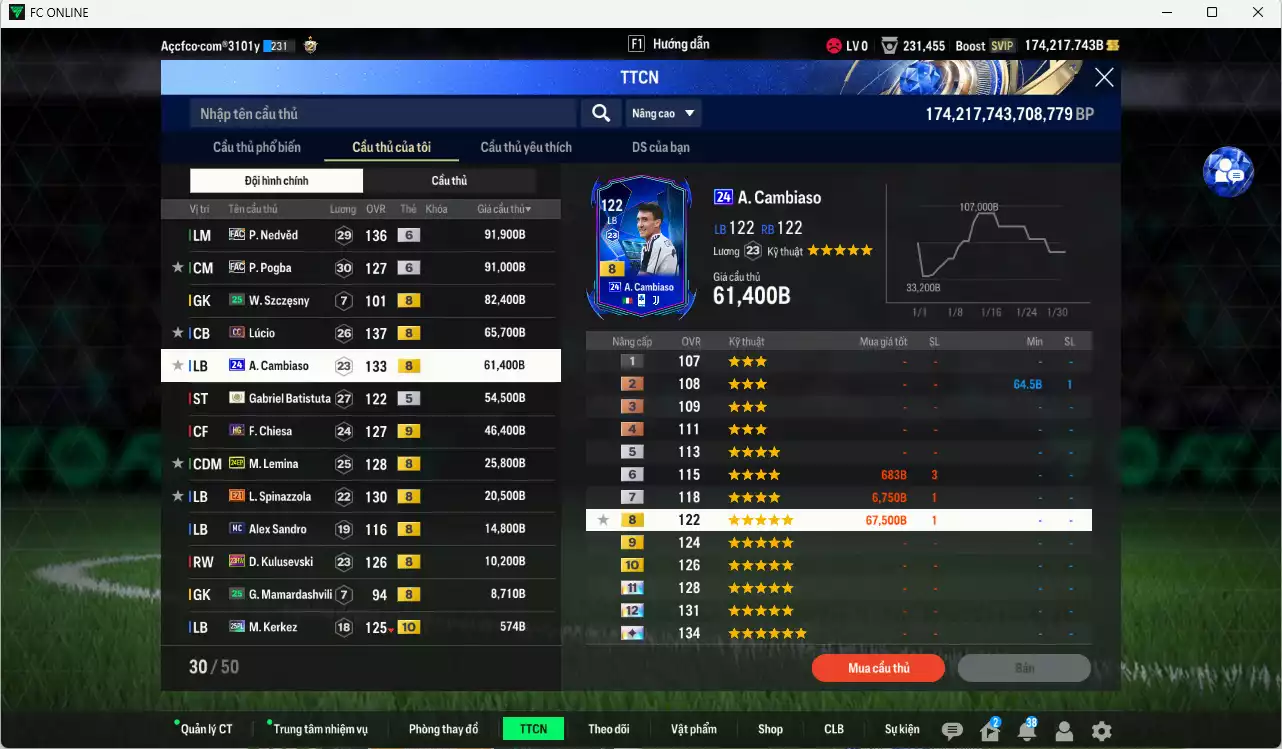
Task: Click the BP coin icon beside the balance
Action: (x=1111, y=45)
